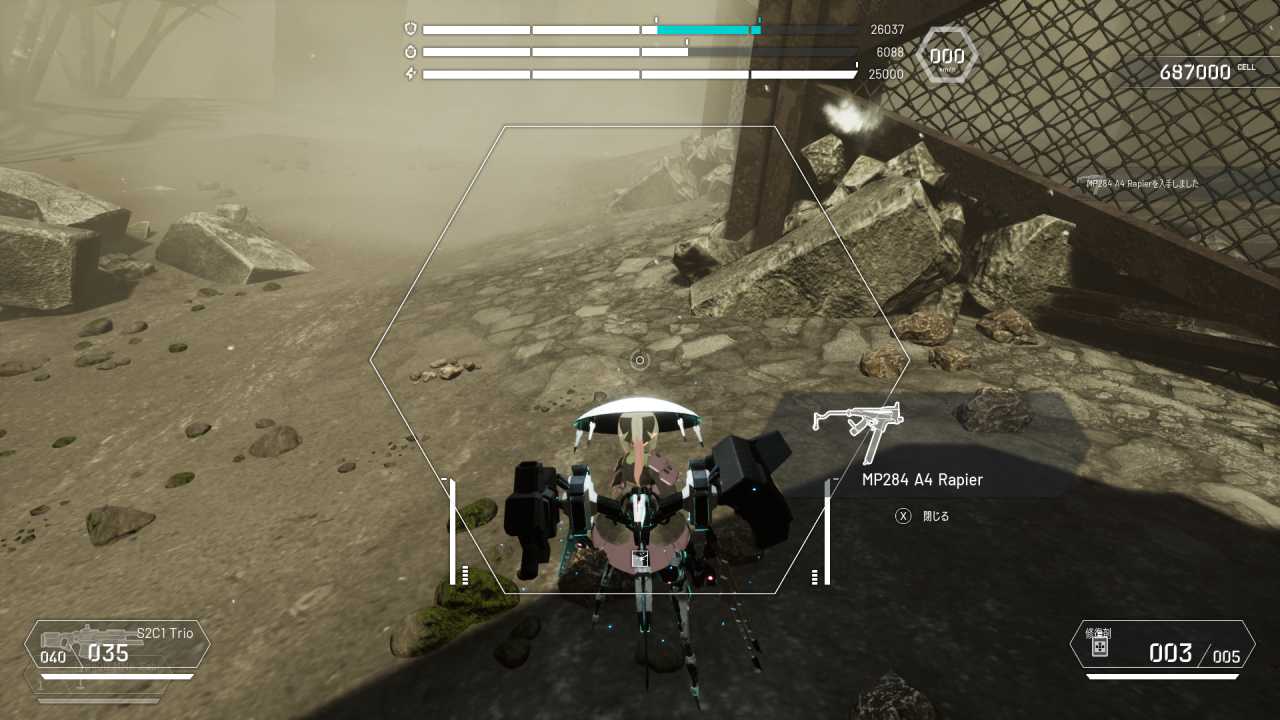This screenshot has height=720, width=1280.
Task: Click the energy icon next to the third bar
Action: pos(411,71)
